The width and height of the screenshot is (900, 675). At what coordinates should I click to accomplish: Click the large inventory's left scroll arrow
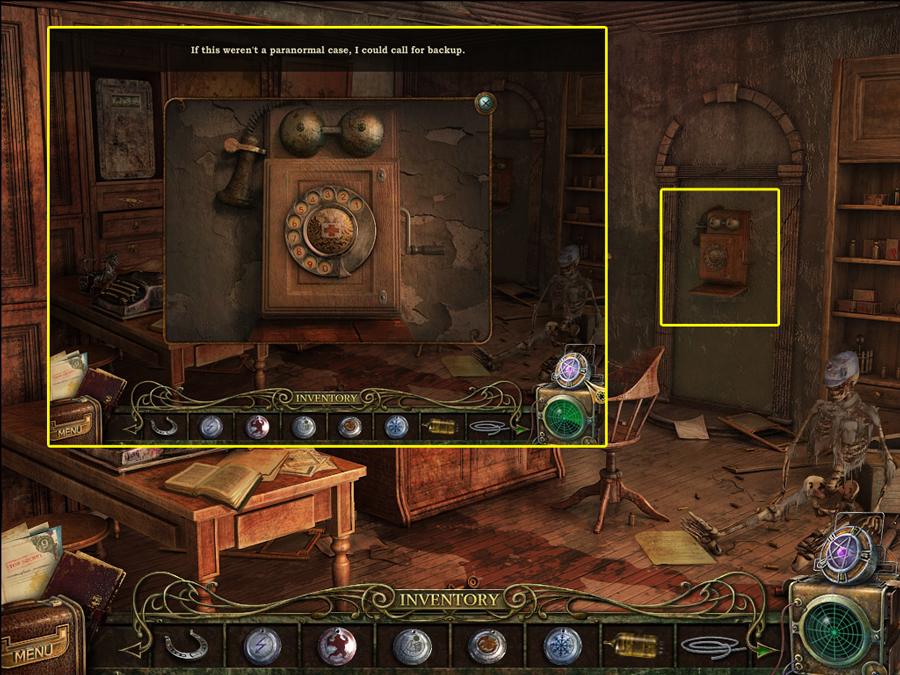coord(131,650)
